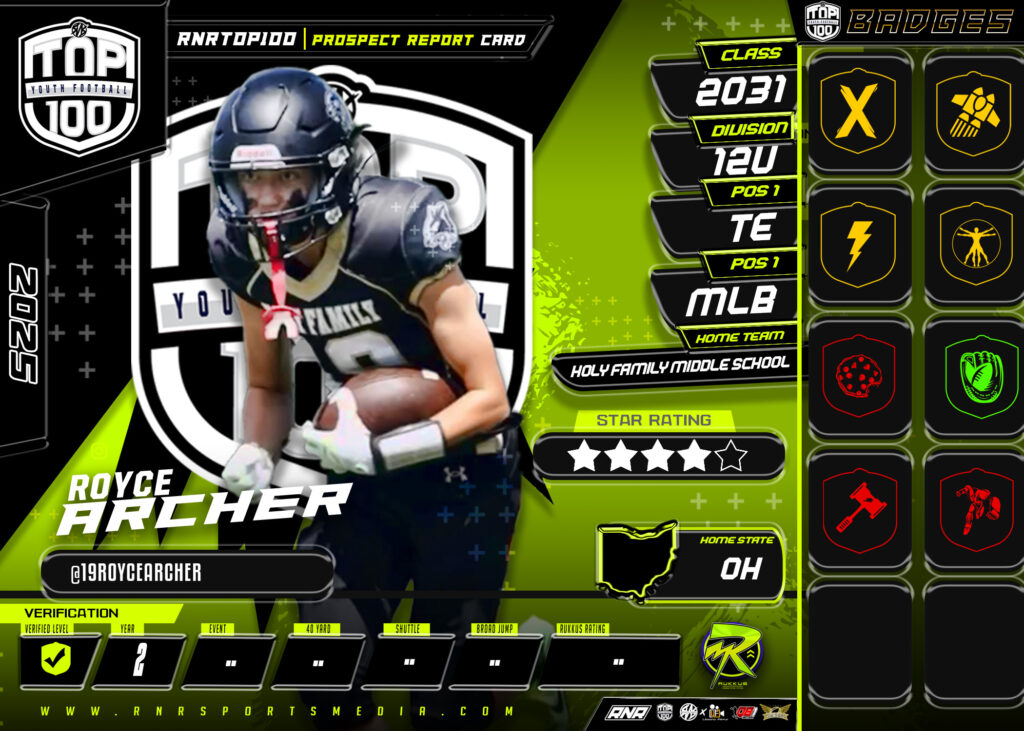Open the red running player badge
The width and height of the screenshot is (1024, 731).
point(972,508)
